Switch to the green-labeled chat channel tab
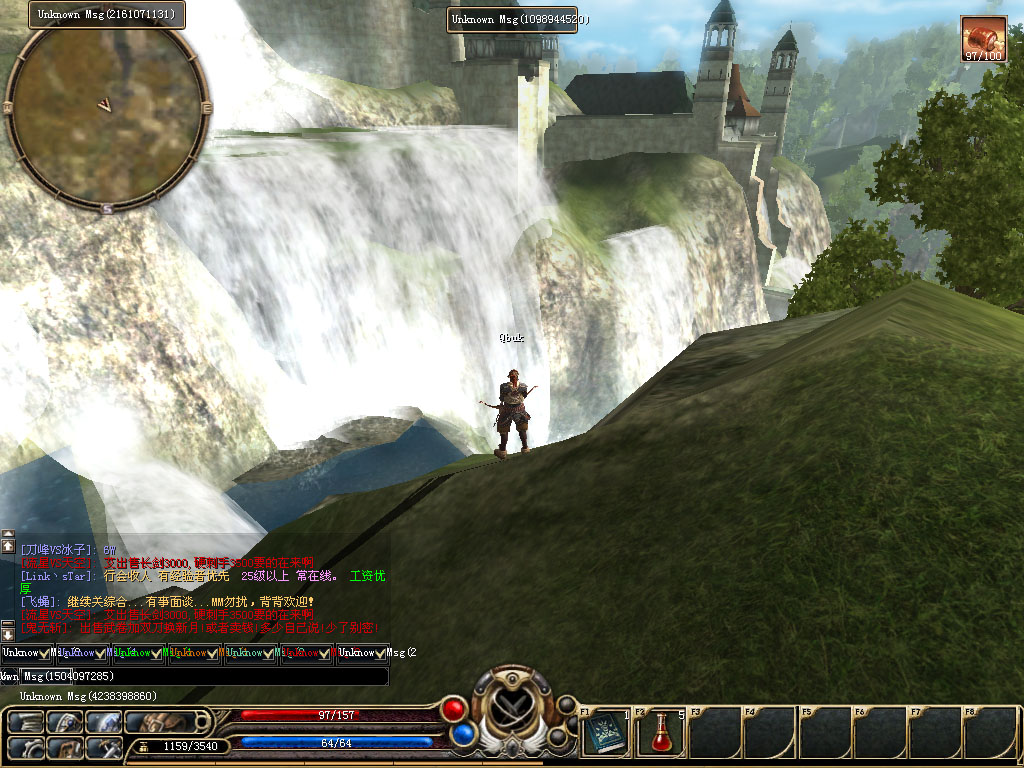Image resolution: width=1024 pixels, height=768 pixels. click(x=138, y=653)
